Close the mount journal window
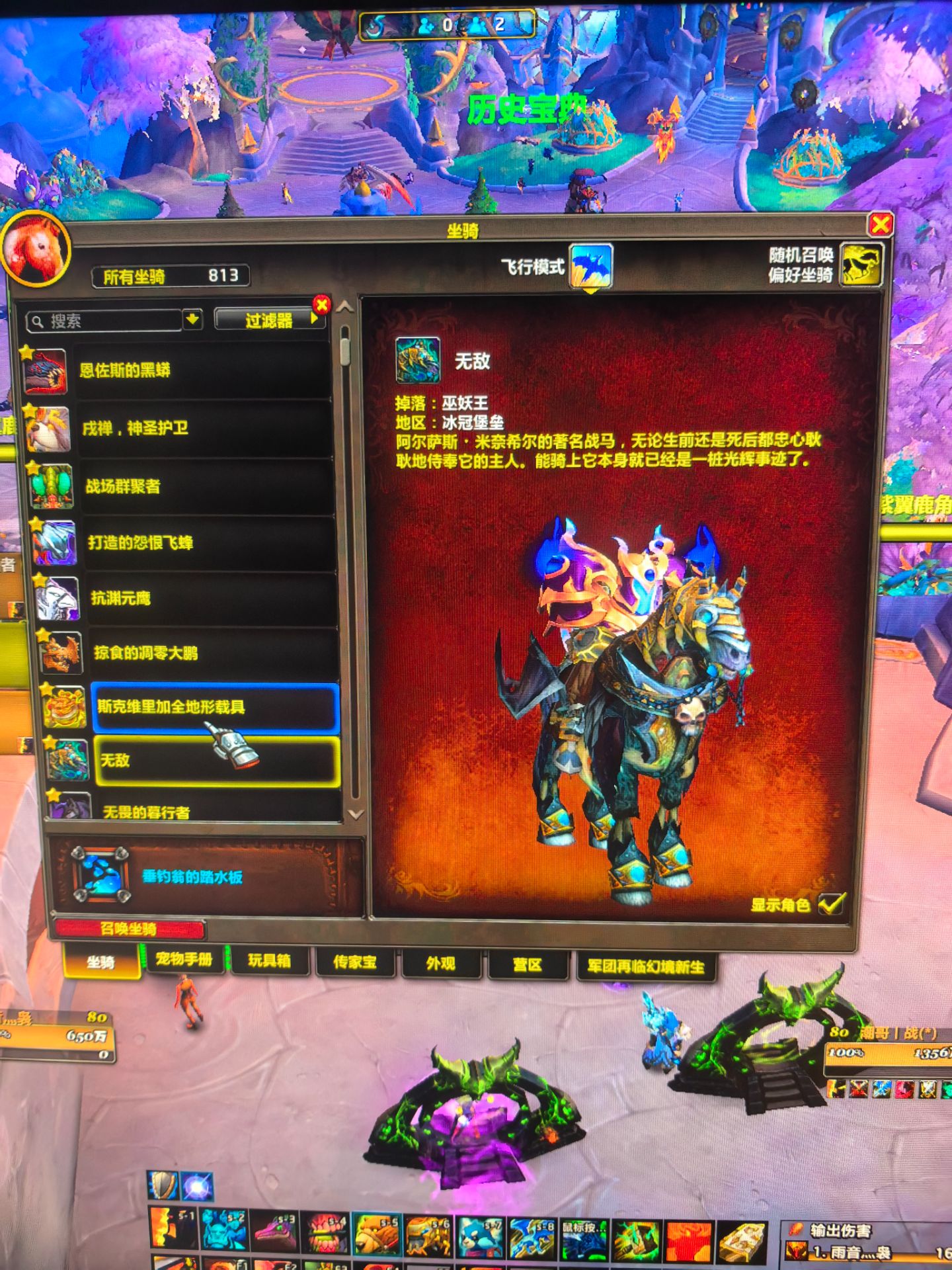Screen dimensions: 952x1270 [x=880, y=225]
